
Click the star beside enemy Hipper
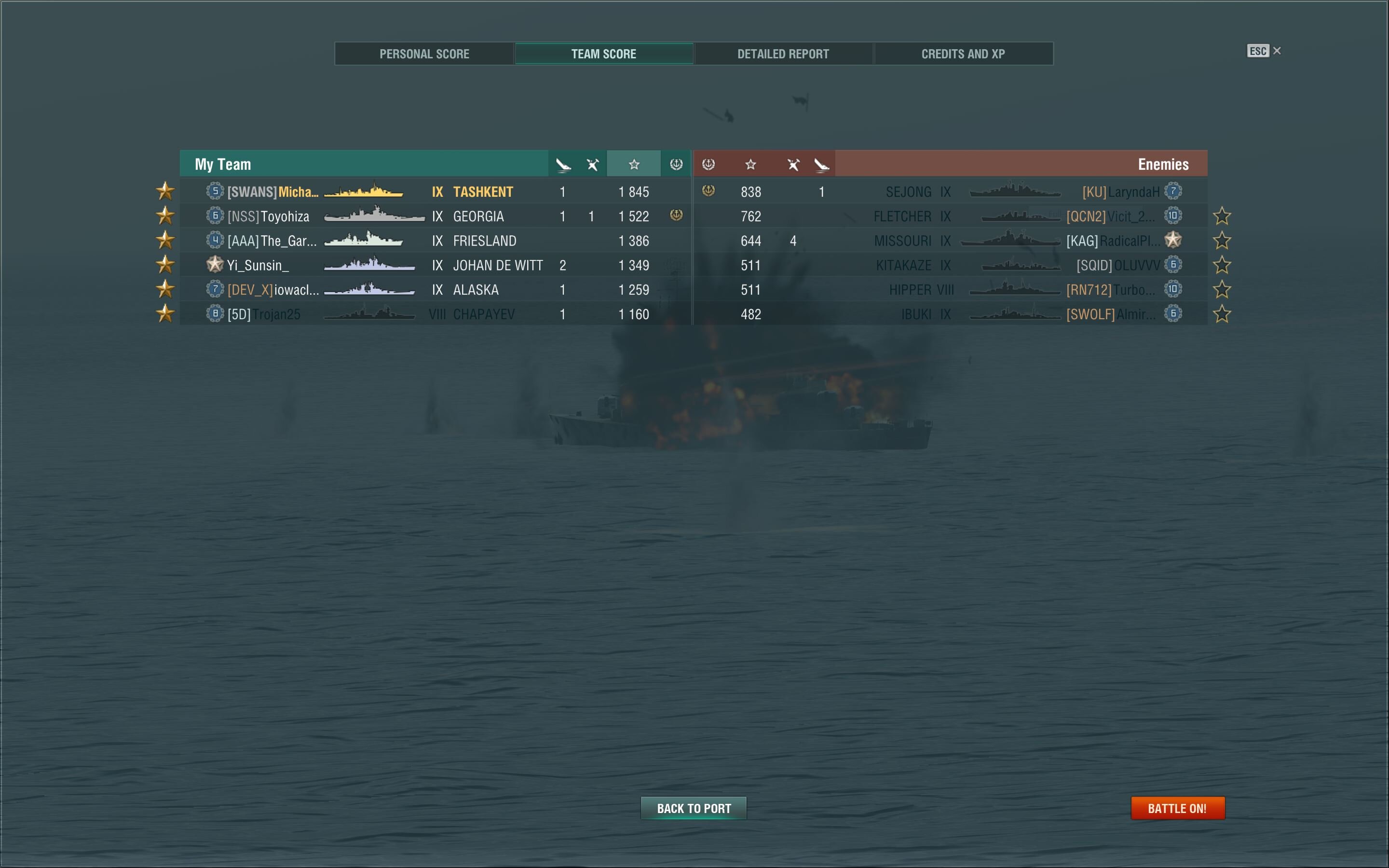click(1222, 290)
